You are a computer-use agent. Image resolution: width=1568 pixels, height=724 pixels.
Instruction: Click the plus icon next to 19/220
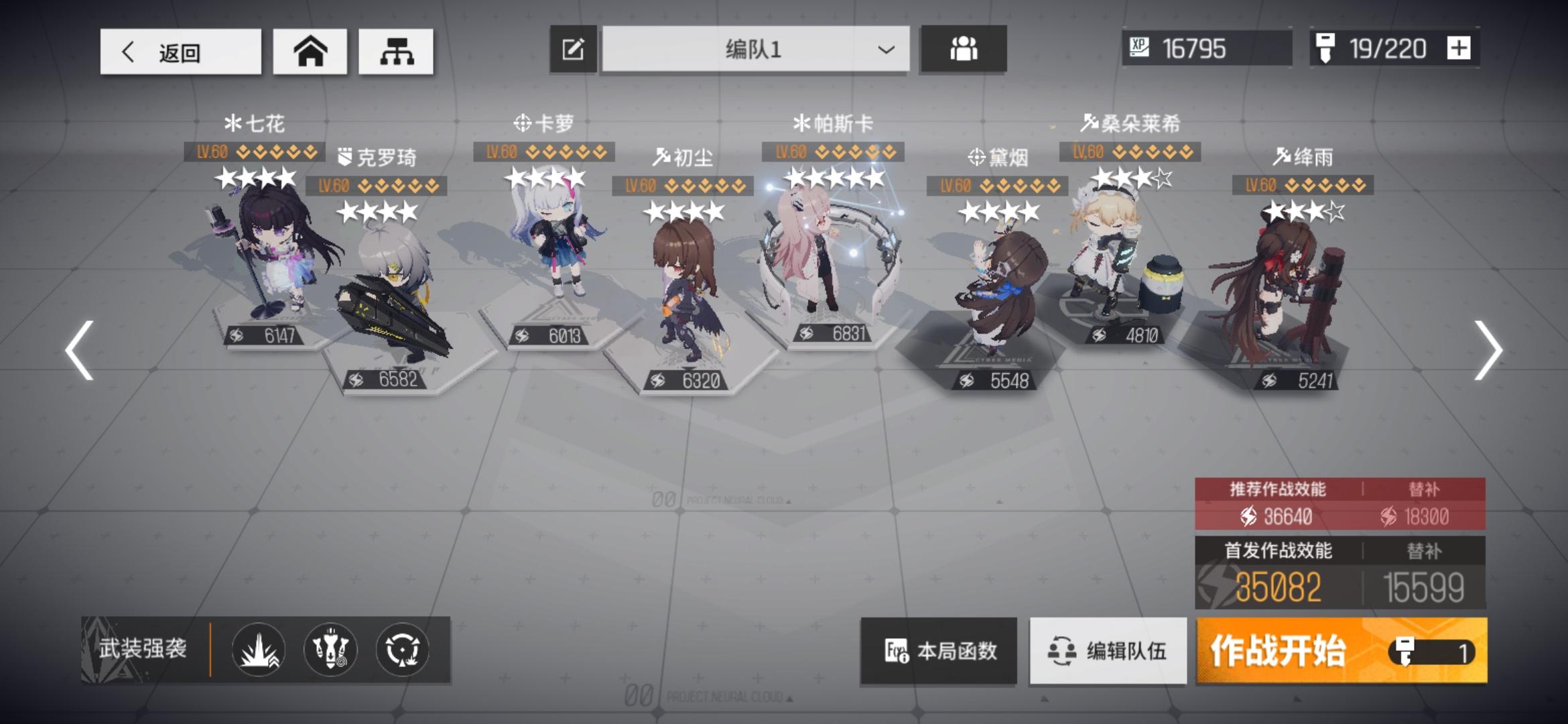click(x=1458, y=48)
